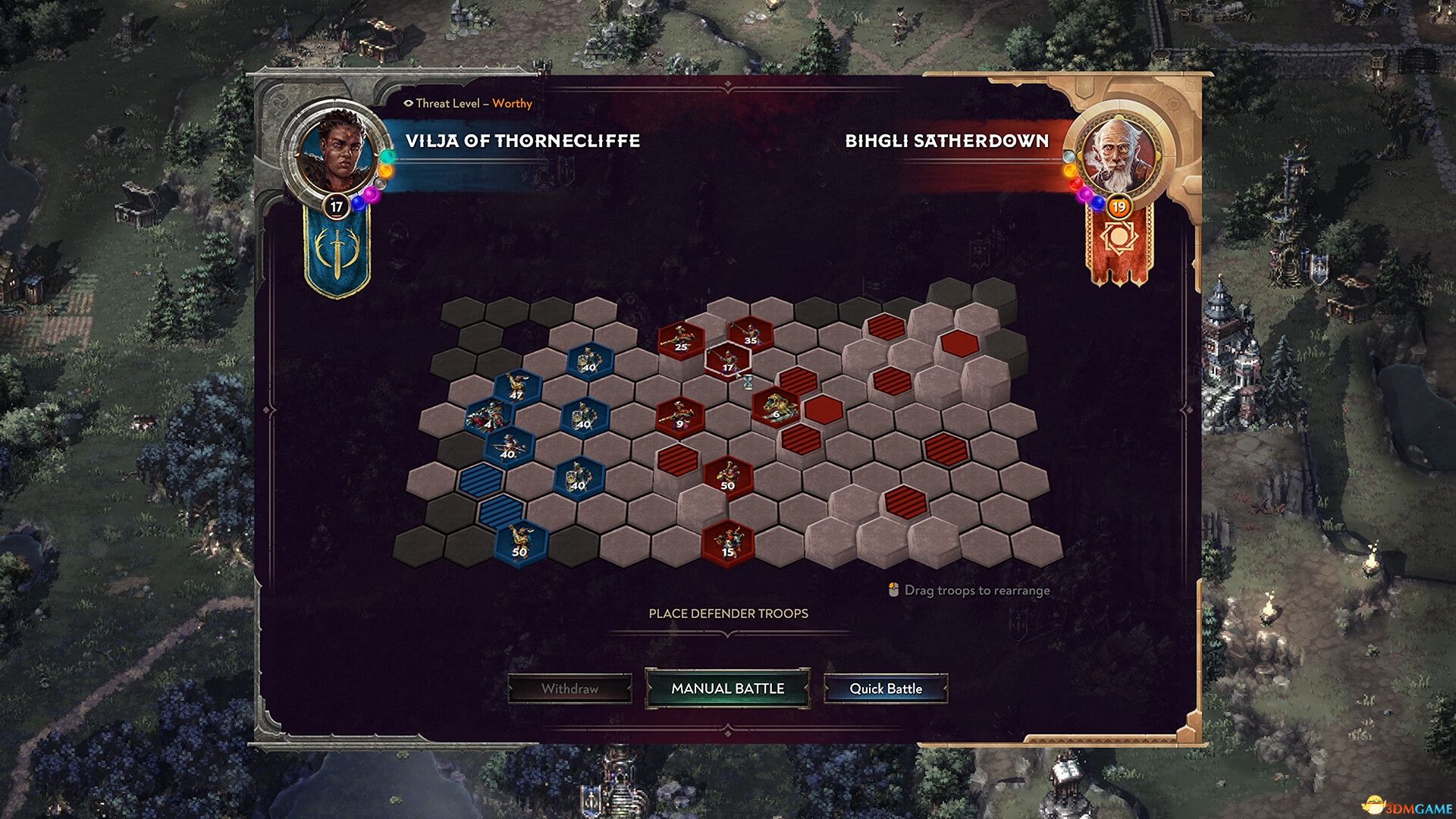The height and width of the screenshot is (819, 1456).
Task: Select Vilja of Thornecliffe's hero portrait
Action: (x=337, y=152)
